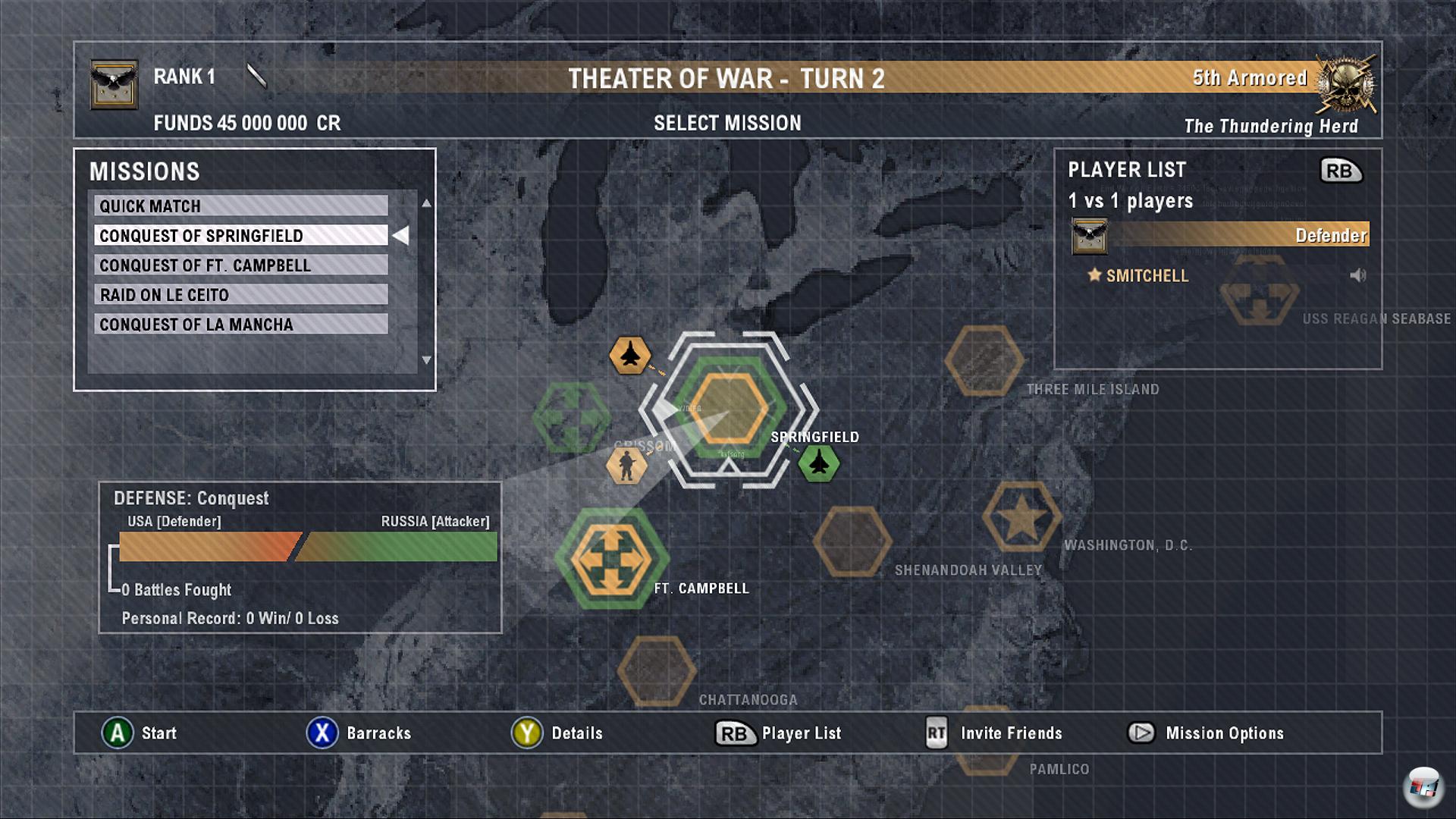Screen dimensions: 1456x819
Task: Select the USS Reagan Seabase hex
Action: (x=1259, y=292)
